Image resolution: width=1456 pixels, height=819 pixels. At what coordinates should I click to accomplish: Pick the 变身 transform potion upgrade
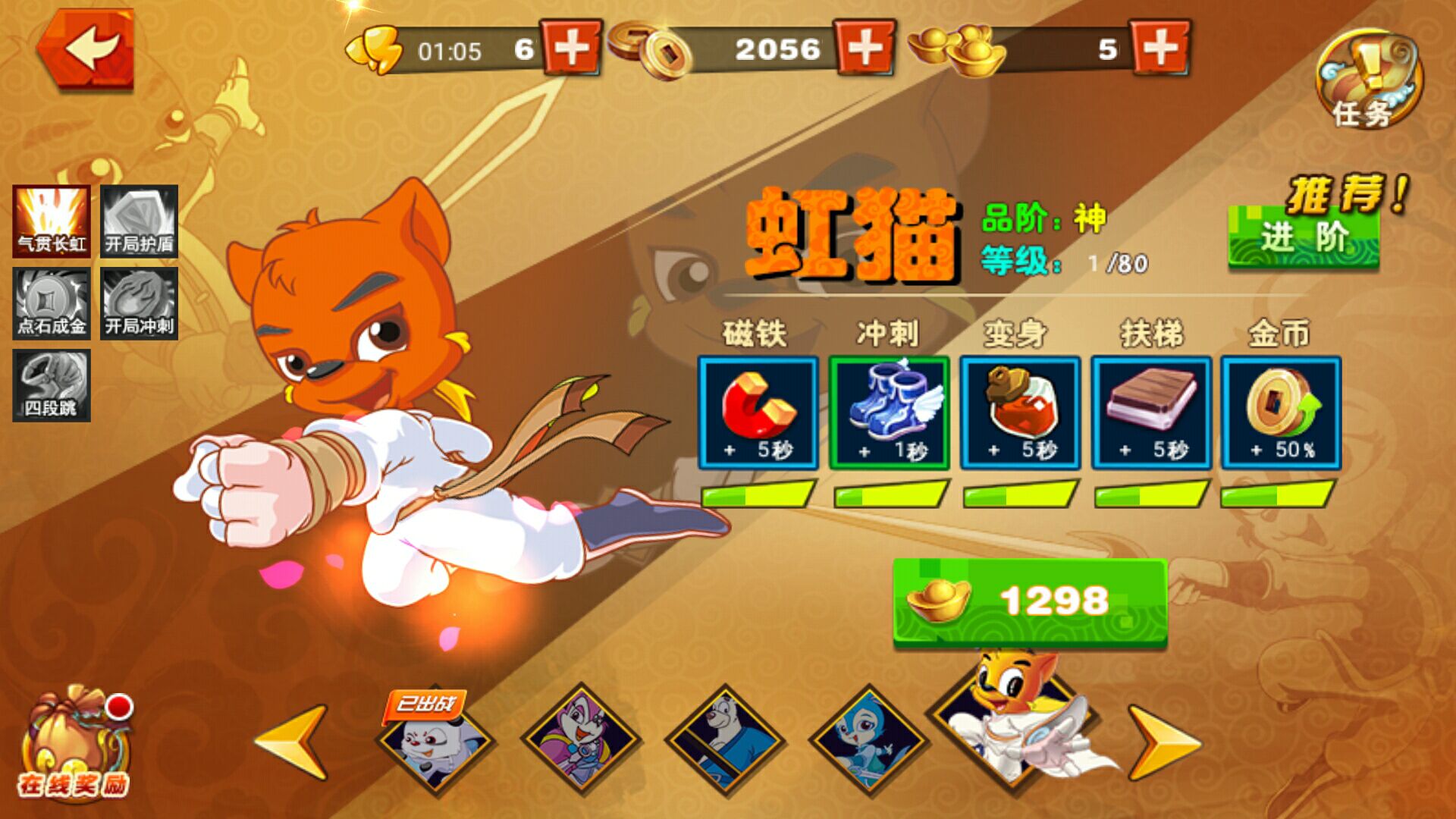1020,413
